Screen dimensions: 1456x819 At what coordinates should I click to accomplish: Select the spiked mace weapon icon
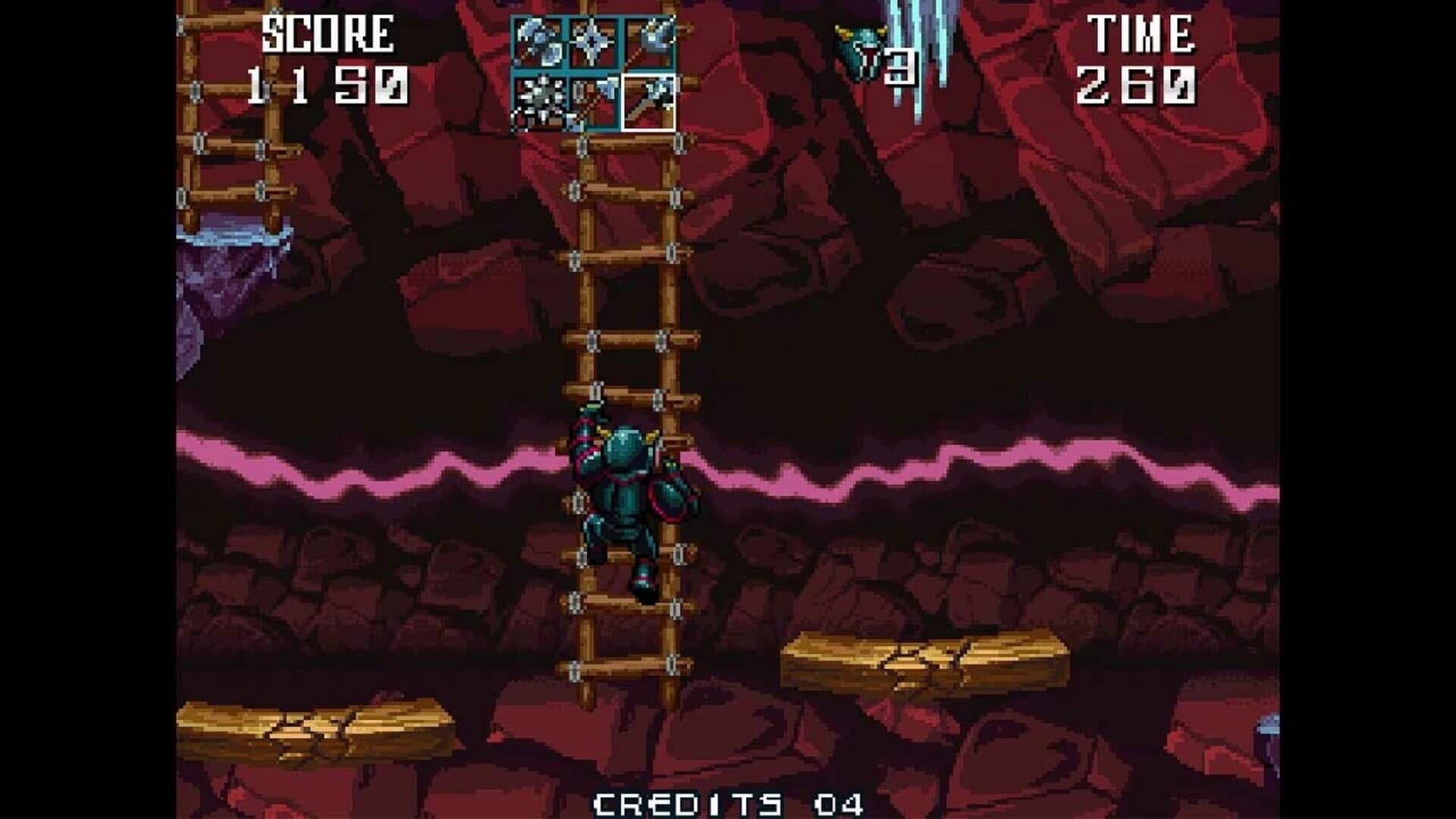537,102
